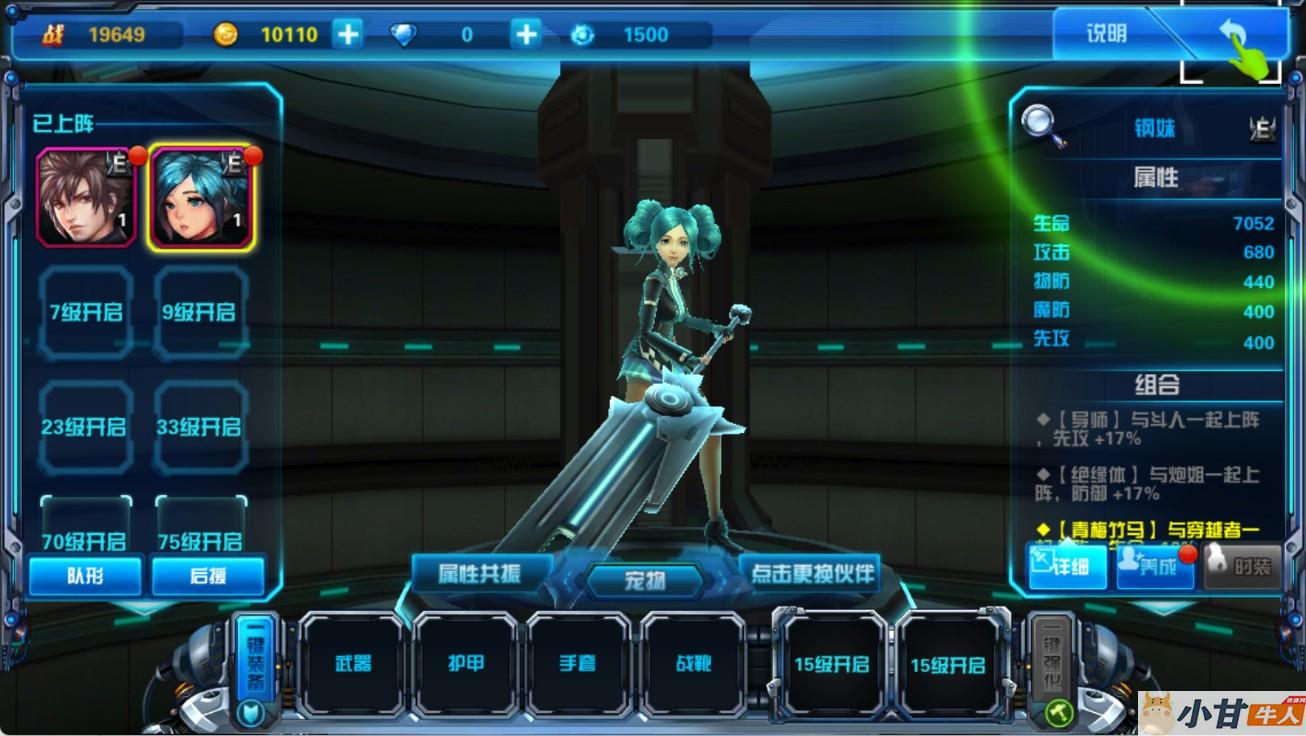Open the 后援 support button
The height and width of the screenshot is (736, 1306).
coord(208,576)
